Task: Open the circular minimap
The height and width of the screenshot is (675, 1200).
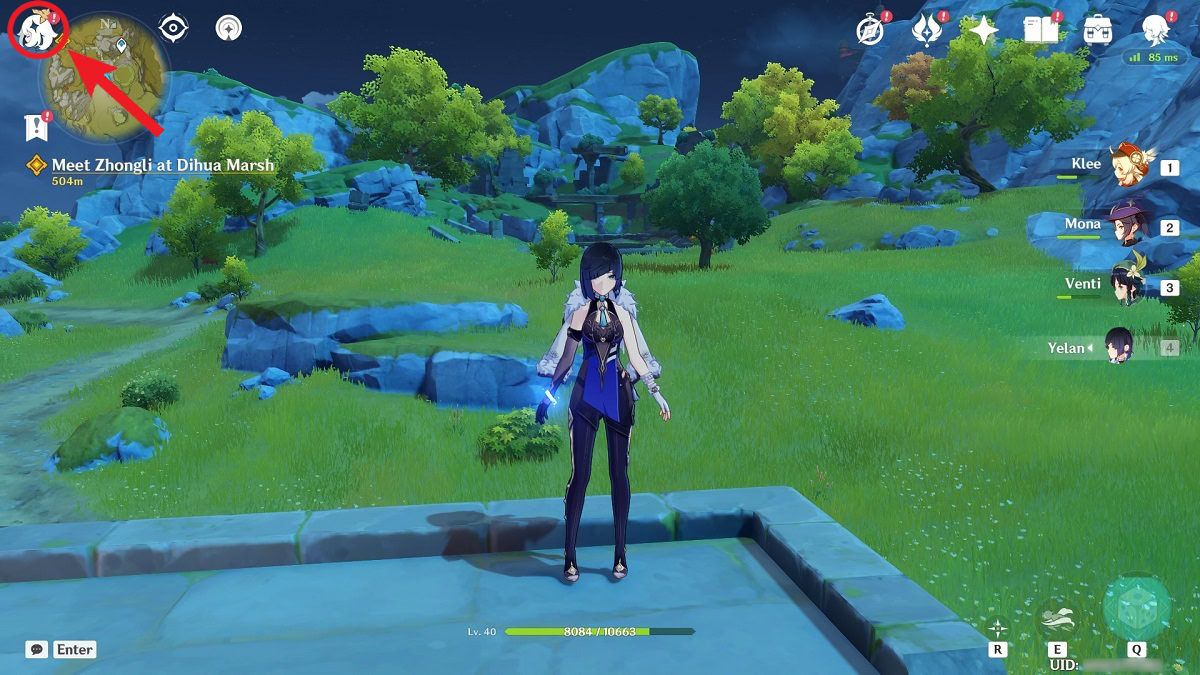Action: click(104, 77)
